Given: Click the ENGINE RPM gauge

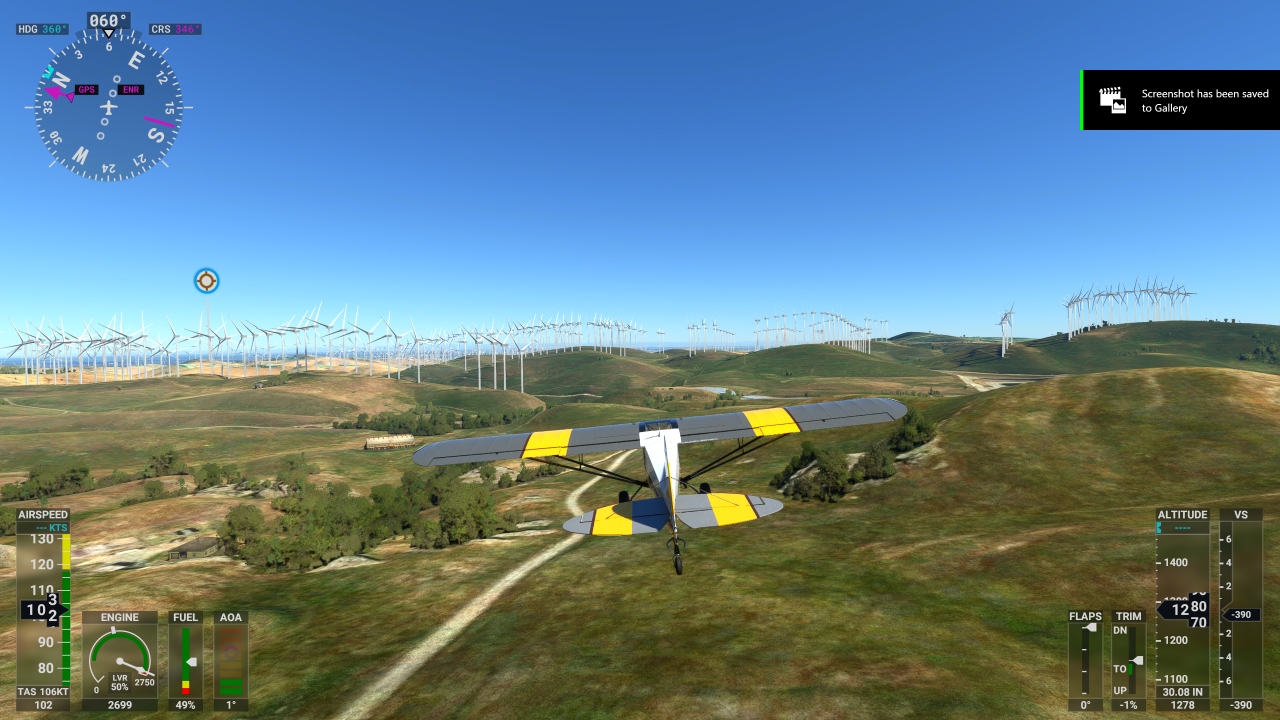Looking at the screenshot, I should pyautogui.click(x=120, y=662).
